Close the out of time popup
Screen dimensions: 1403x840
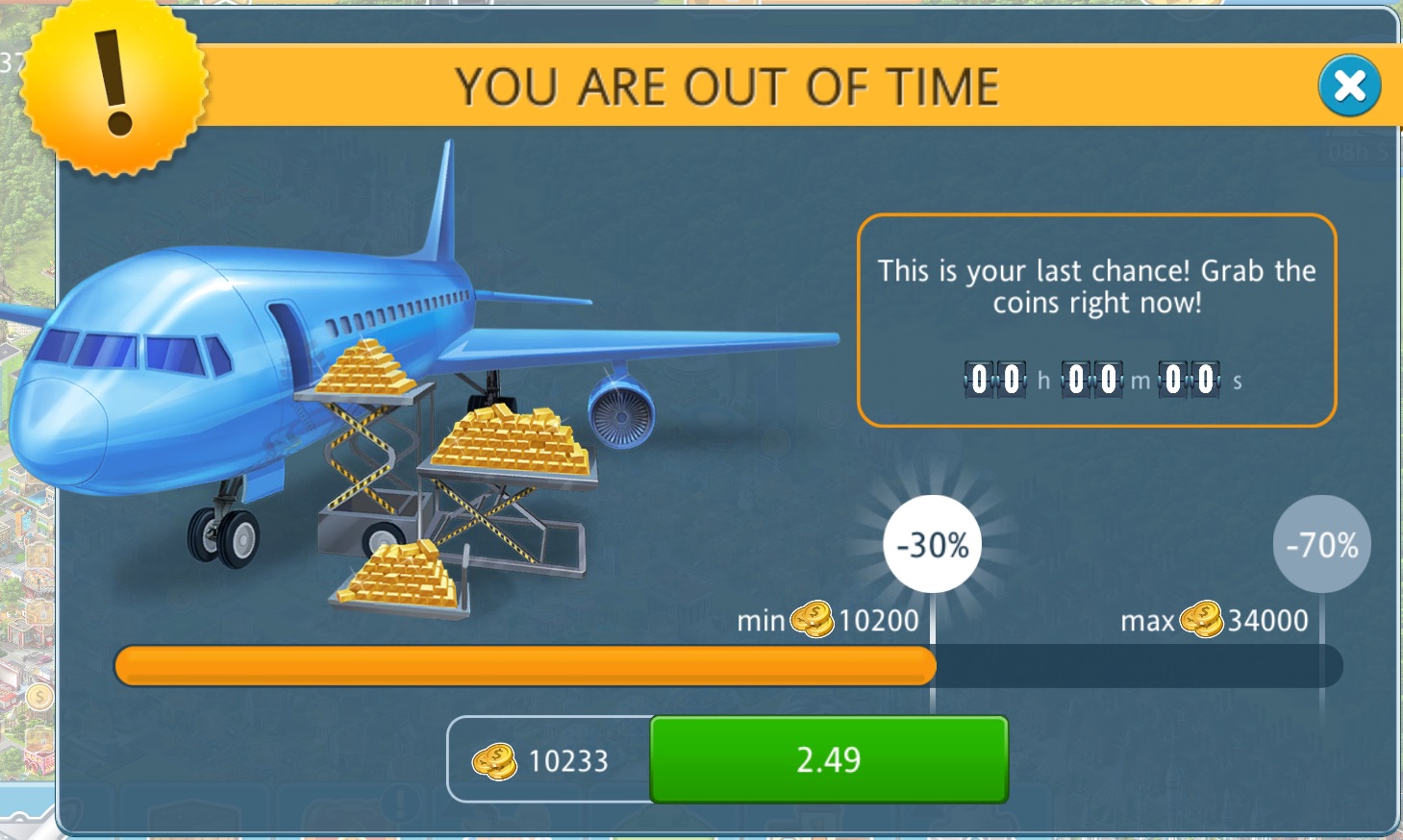tap(1349, 86)
